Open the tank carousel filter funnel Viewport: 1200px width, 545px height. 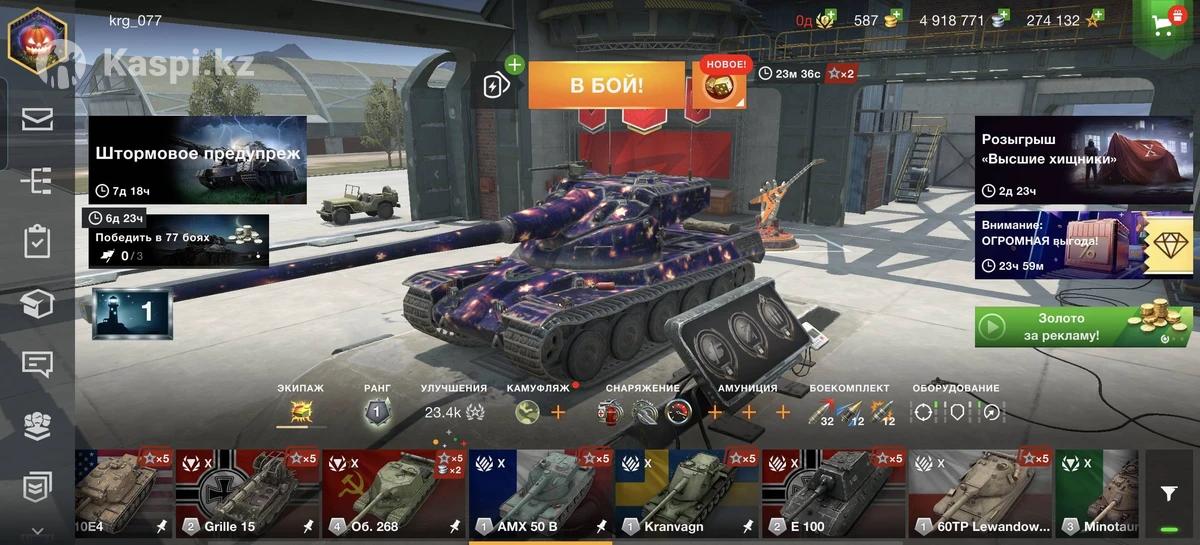pos(1168,493)
